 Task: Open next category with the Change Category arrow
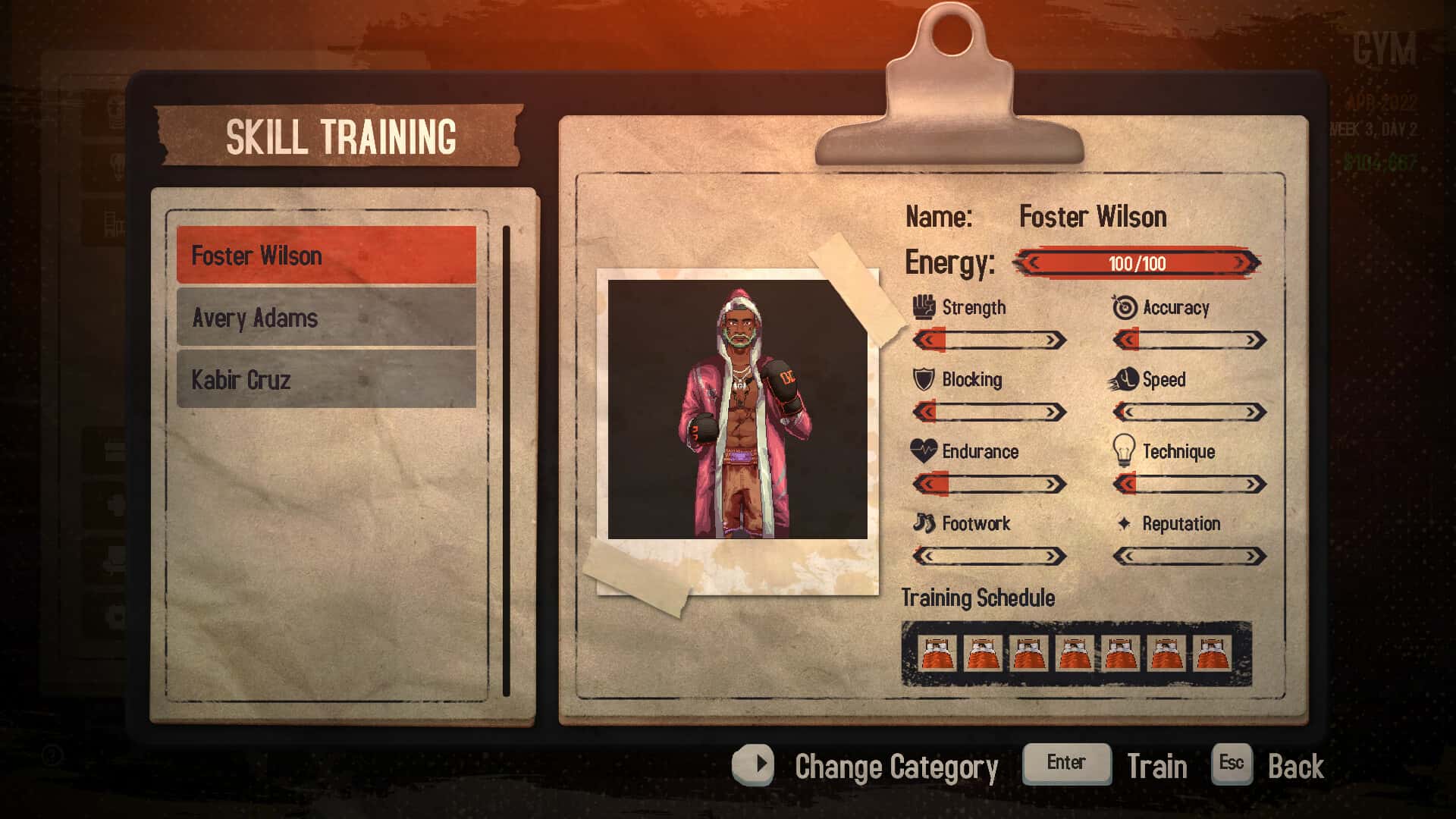tap(755, 765)
